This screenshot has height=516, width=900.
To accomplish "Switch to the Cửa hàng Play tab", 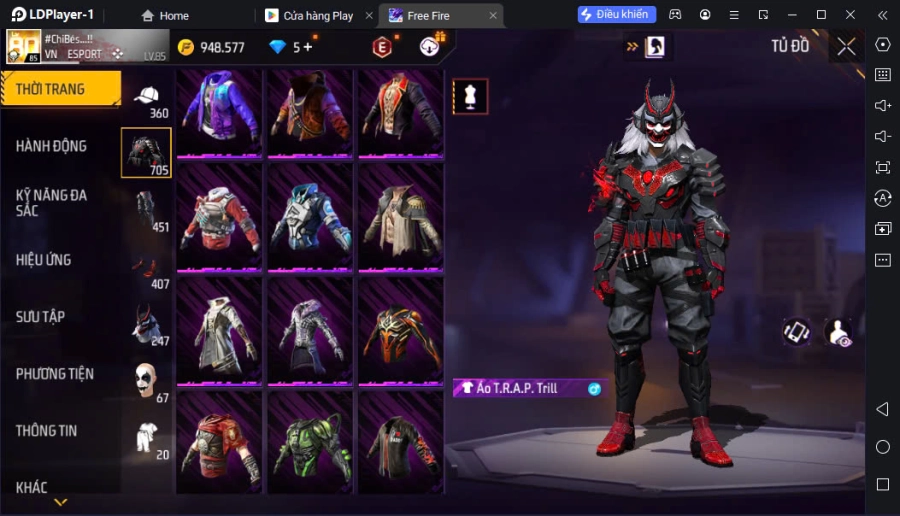I will [317, 16].
